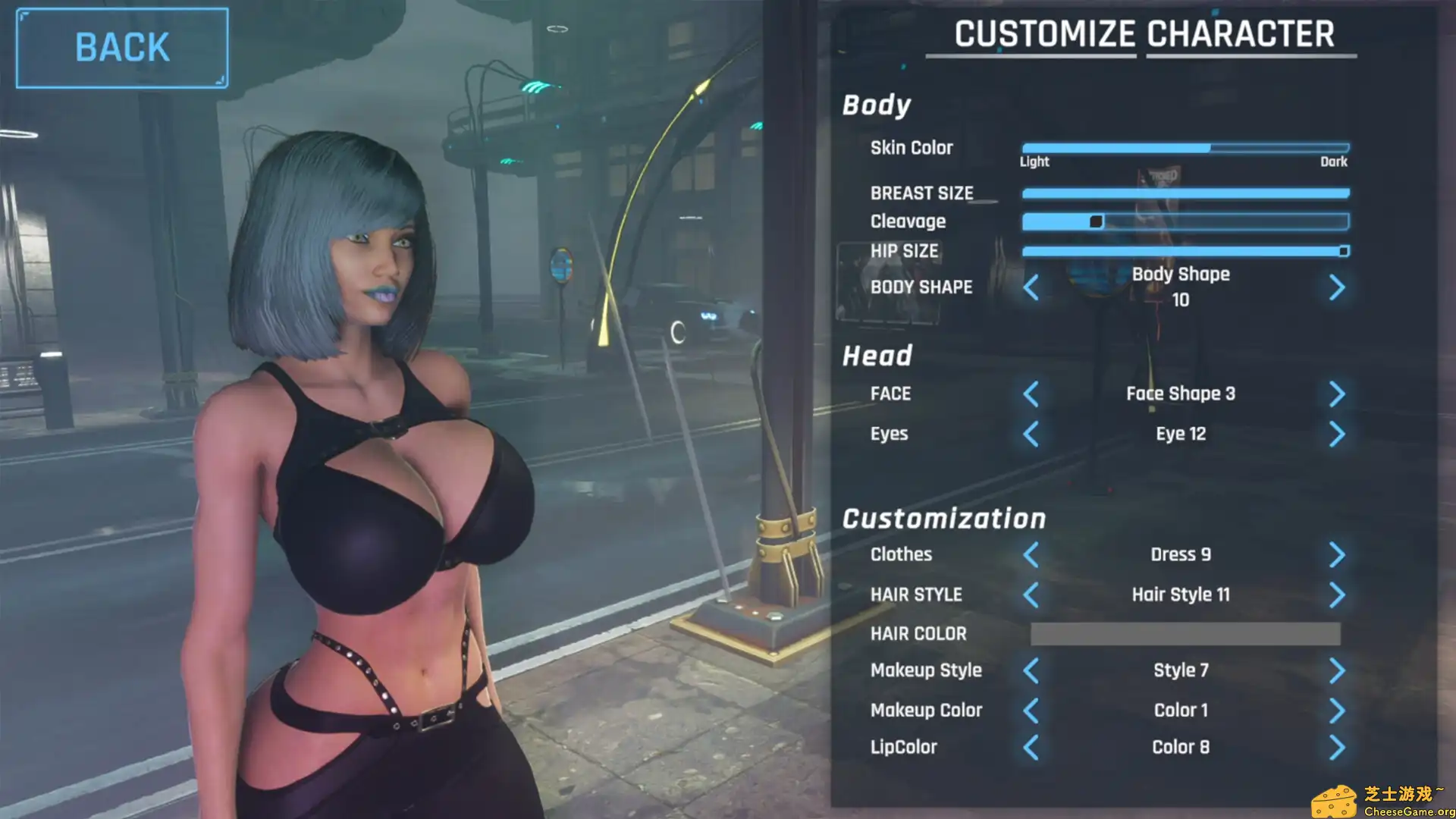Screen dimensions: 1456x819
Task: Pick next LipColor after Color 8
Action: click(1337, 747)
